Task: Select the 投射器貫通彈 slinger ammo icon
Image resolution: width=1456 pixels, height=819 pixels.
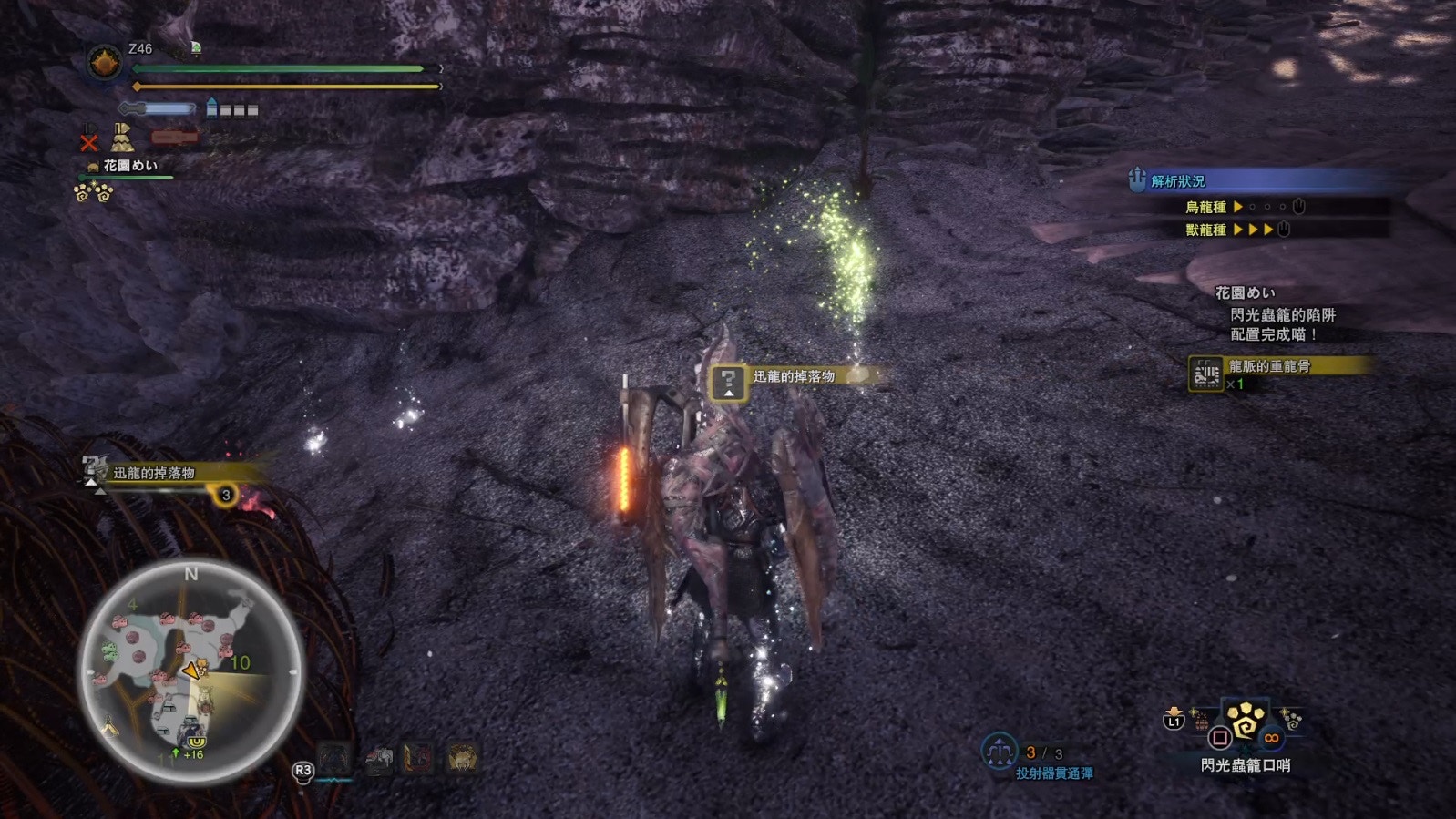Action: [x=1000, y=752]
